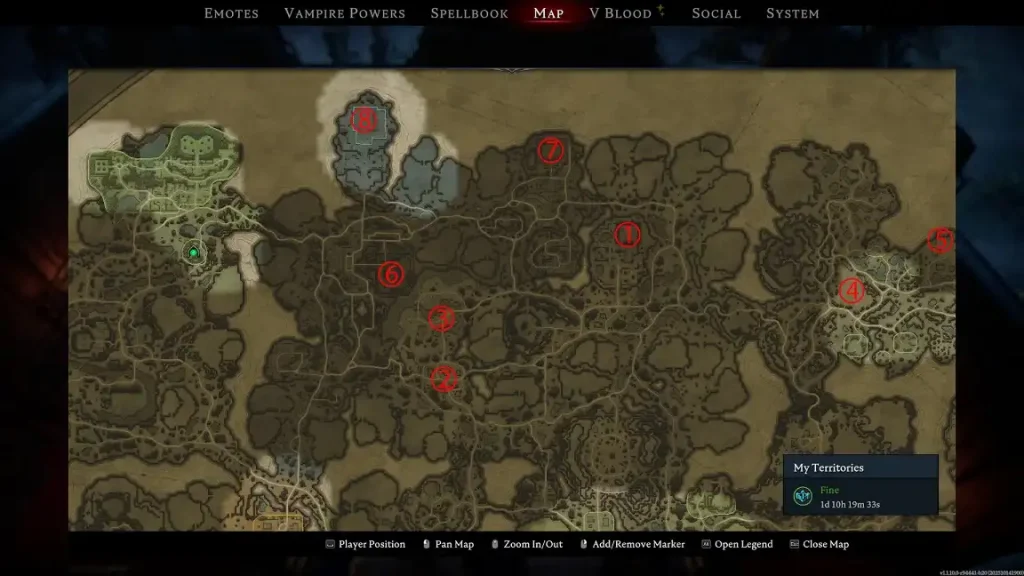The width and height of the screenshot is (1024, 576).
Task: Pick map marker number 8
Action: (364, 121)
